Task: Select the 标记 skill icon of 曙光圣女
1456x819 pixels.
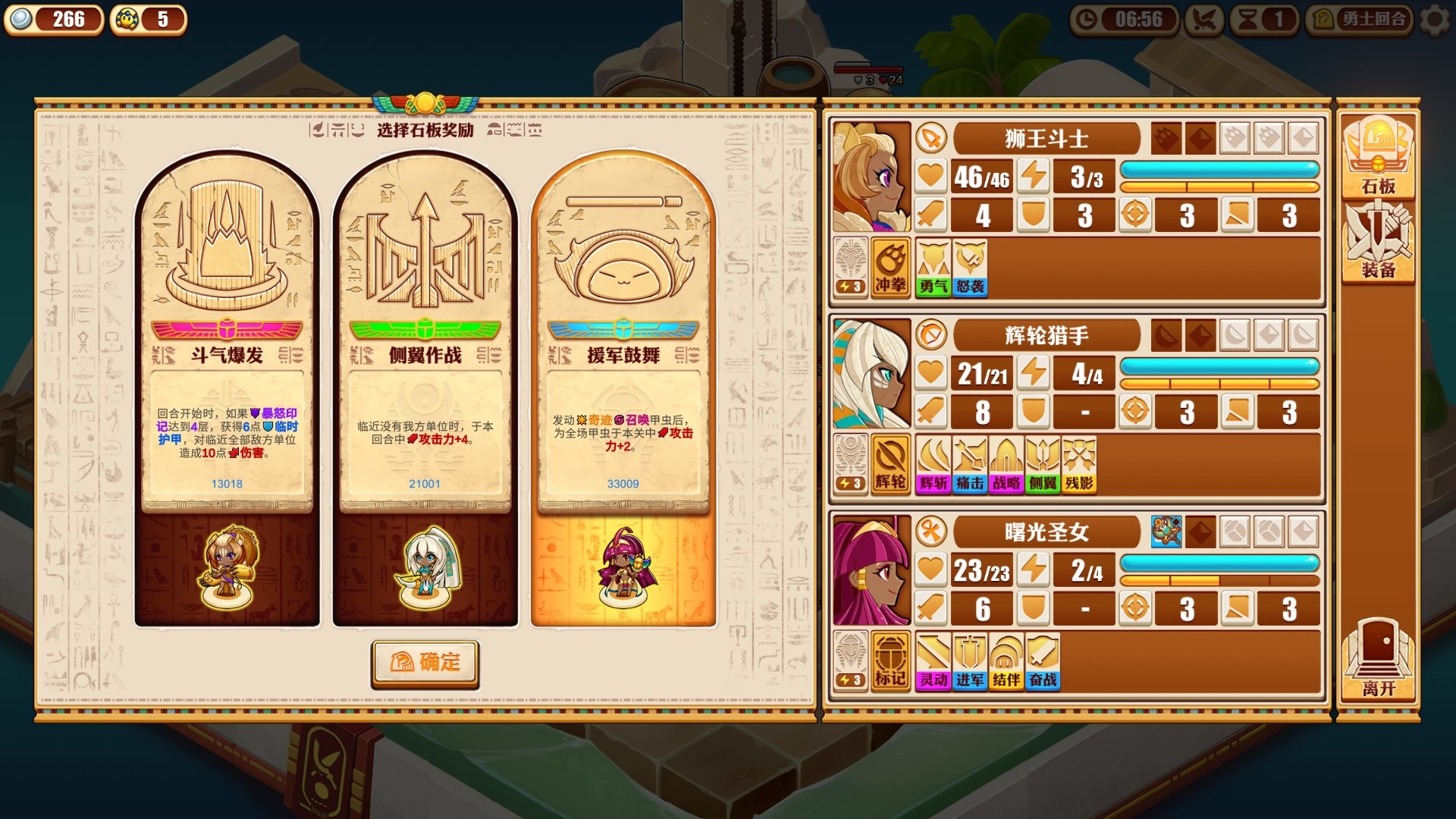Action: [890, 661]
